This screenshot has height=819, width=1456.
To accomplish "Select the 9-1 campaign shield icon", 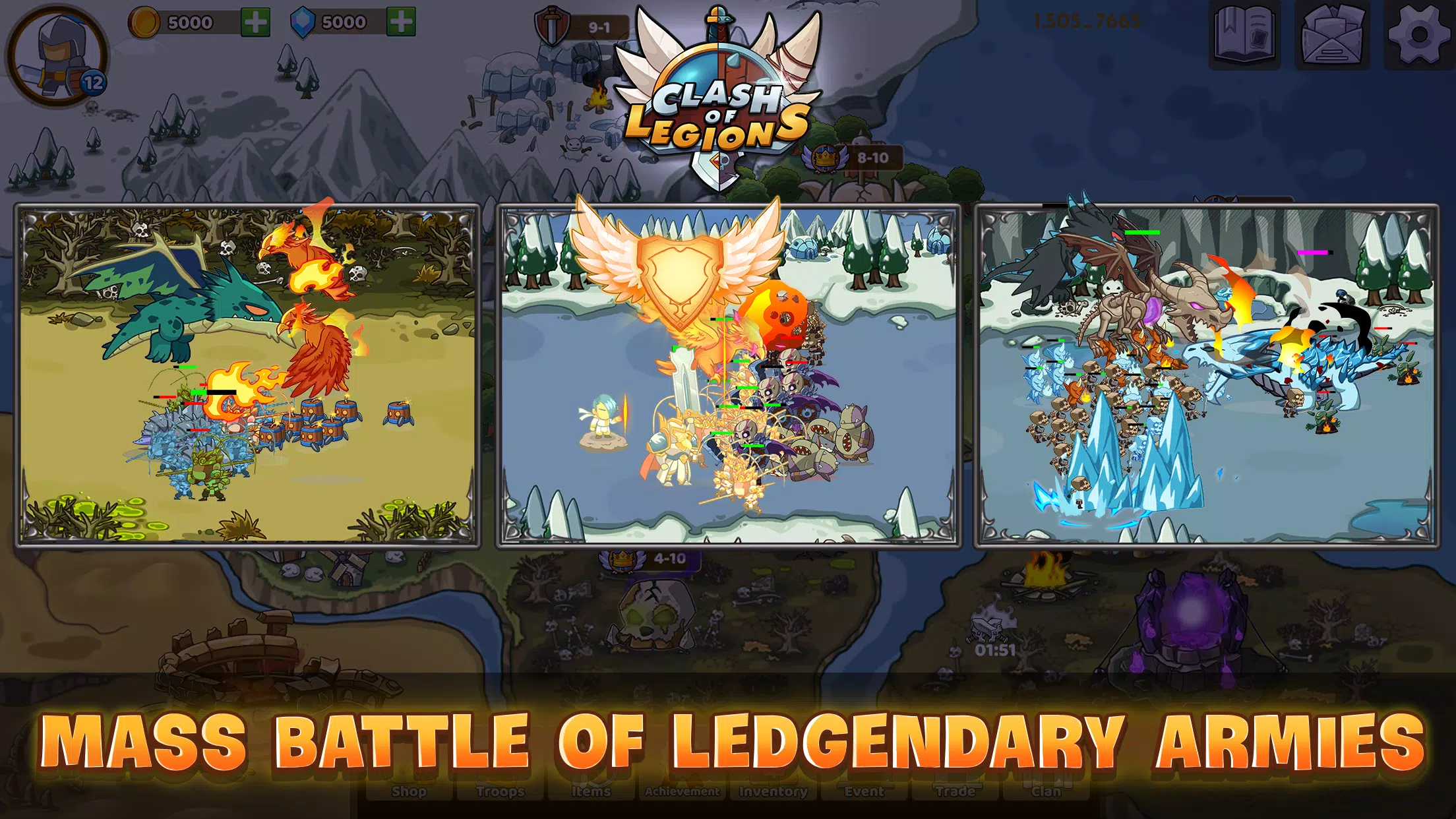I will pyautogui.click(x=551, y=25).
